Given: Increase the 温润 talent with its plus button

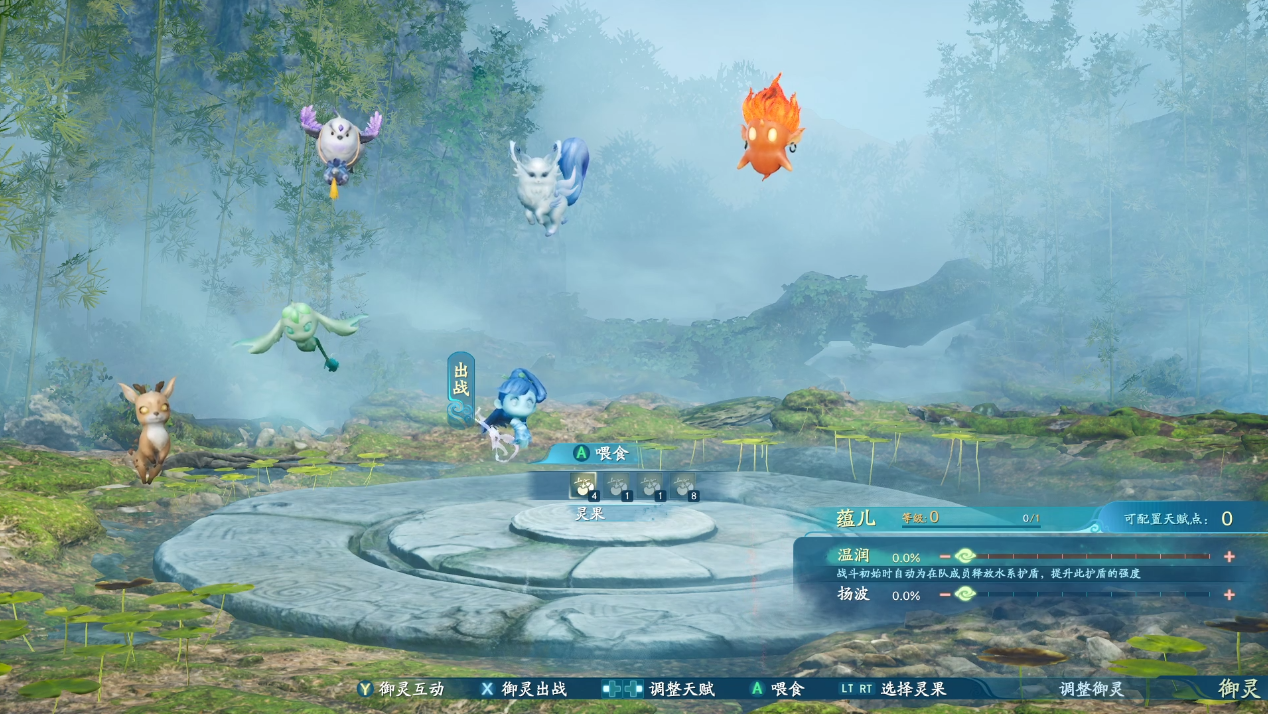Looking at the screenshot, I should point(1229,557).
